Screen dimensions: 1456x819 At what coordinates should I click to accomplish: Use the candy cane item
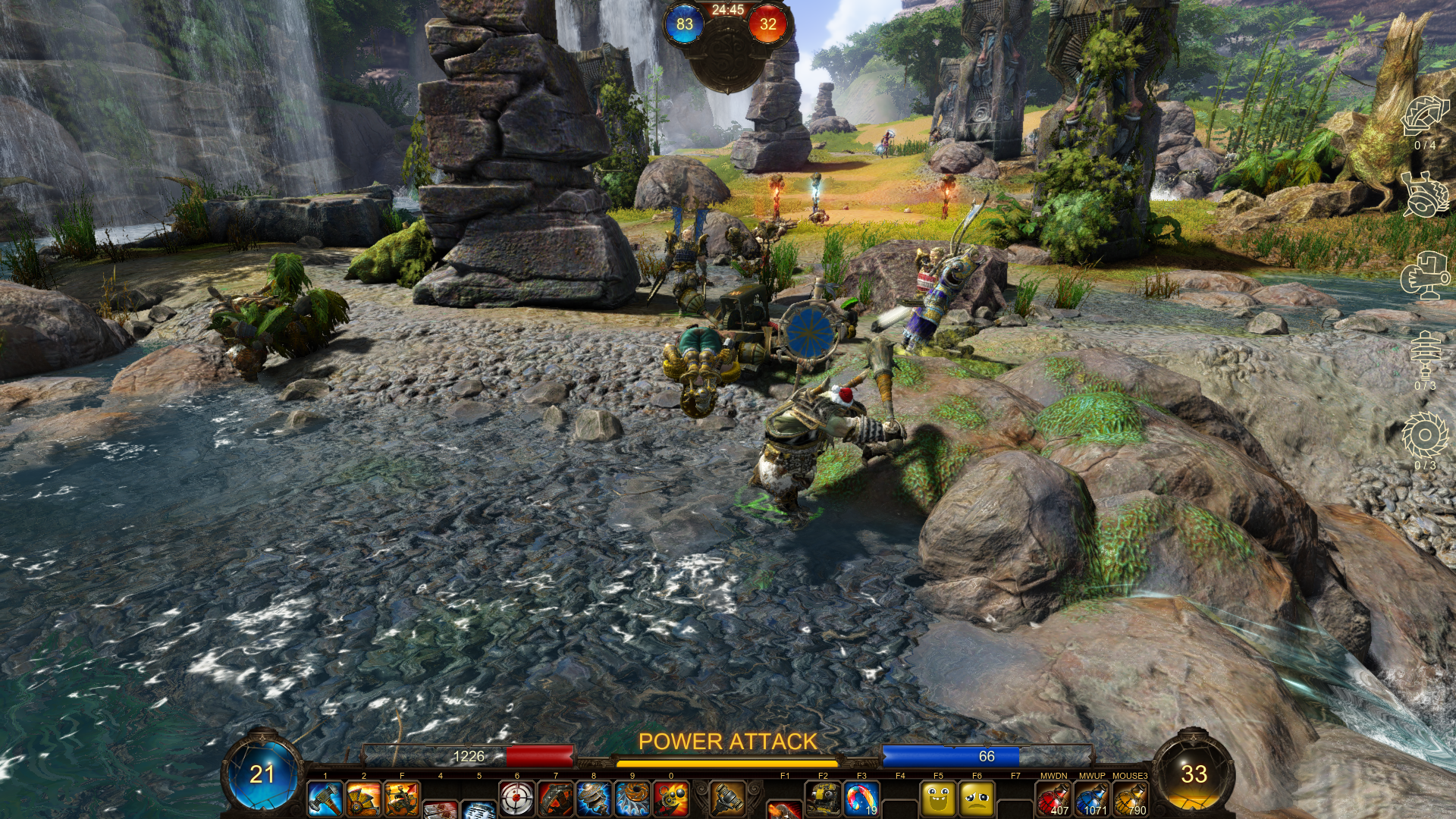[861, 799]
